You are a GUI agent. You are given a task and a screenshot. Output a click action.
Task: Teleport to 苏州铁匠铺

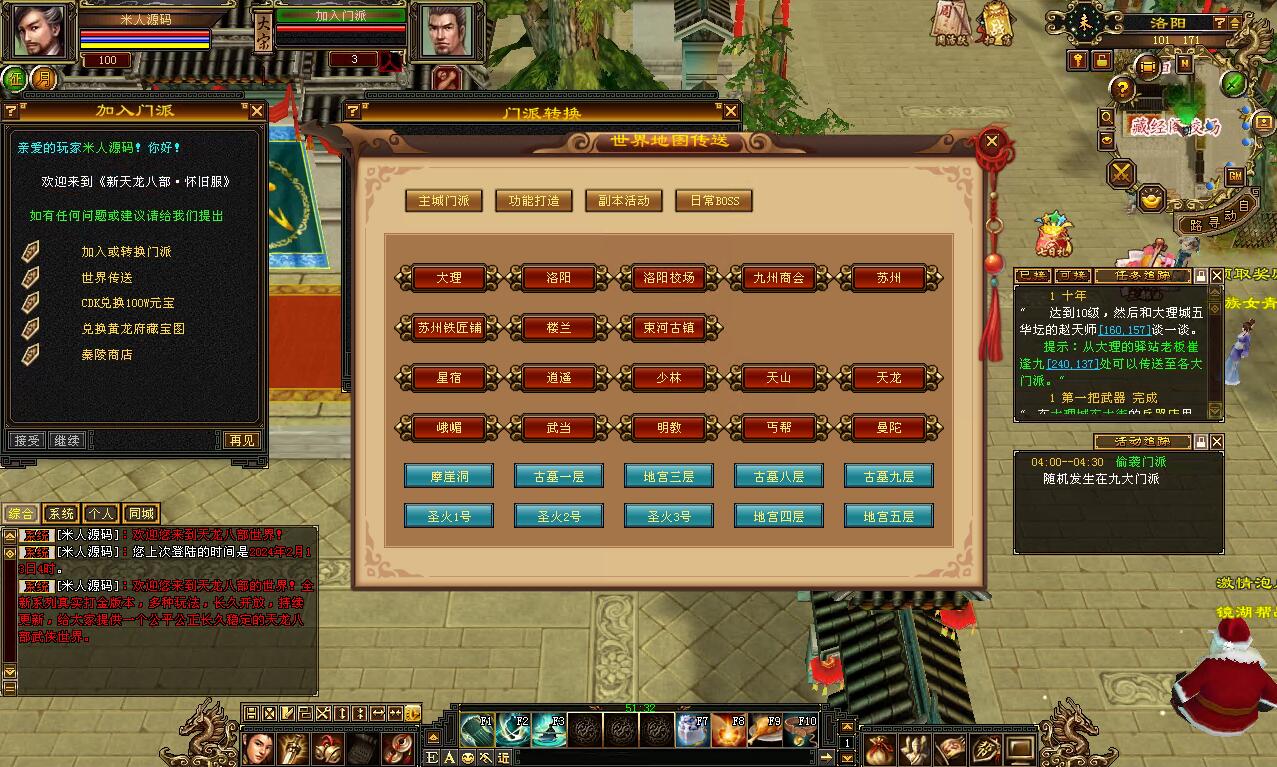449,328
